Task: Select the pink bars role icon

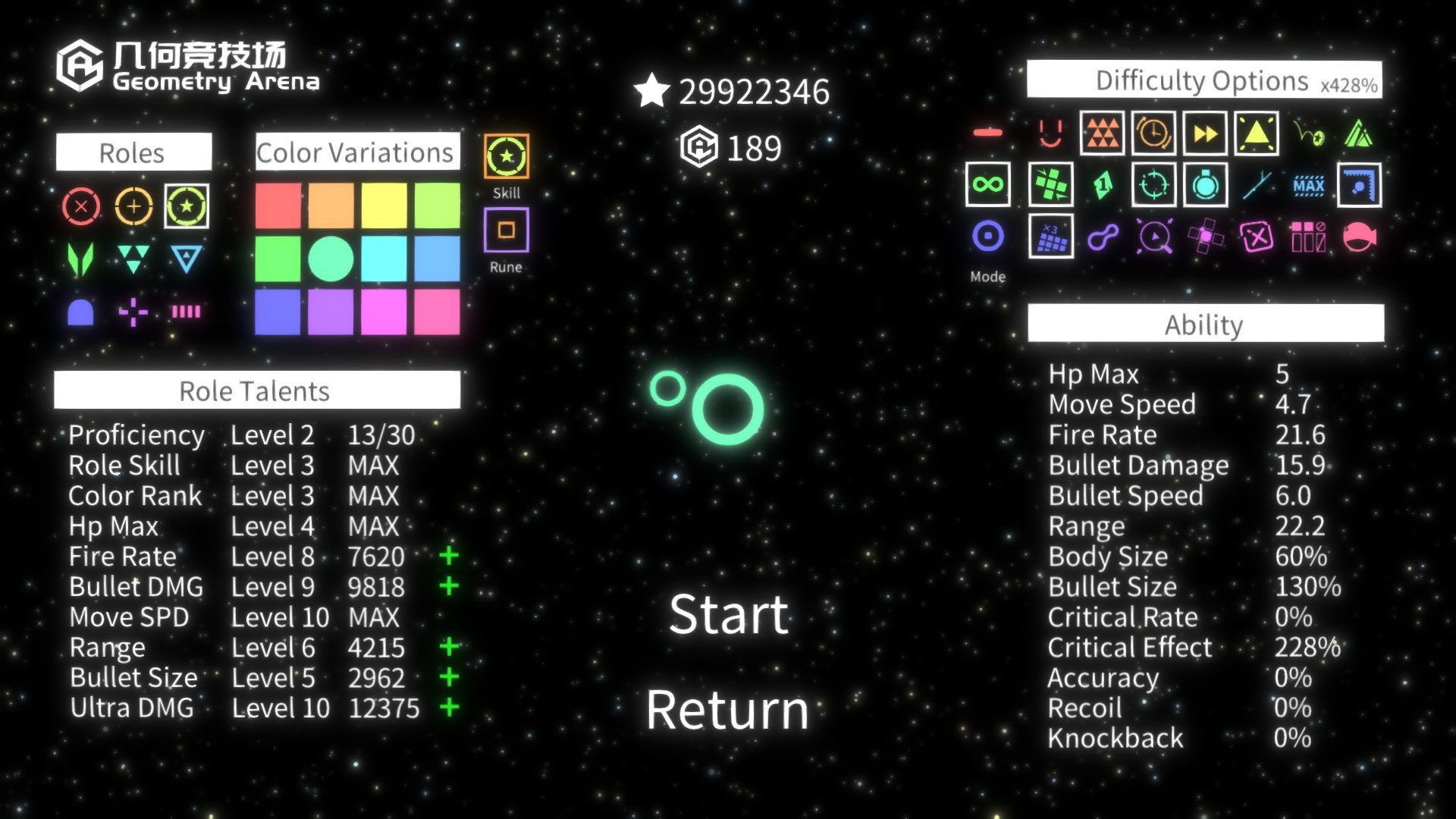Action: tap(187, 311)
